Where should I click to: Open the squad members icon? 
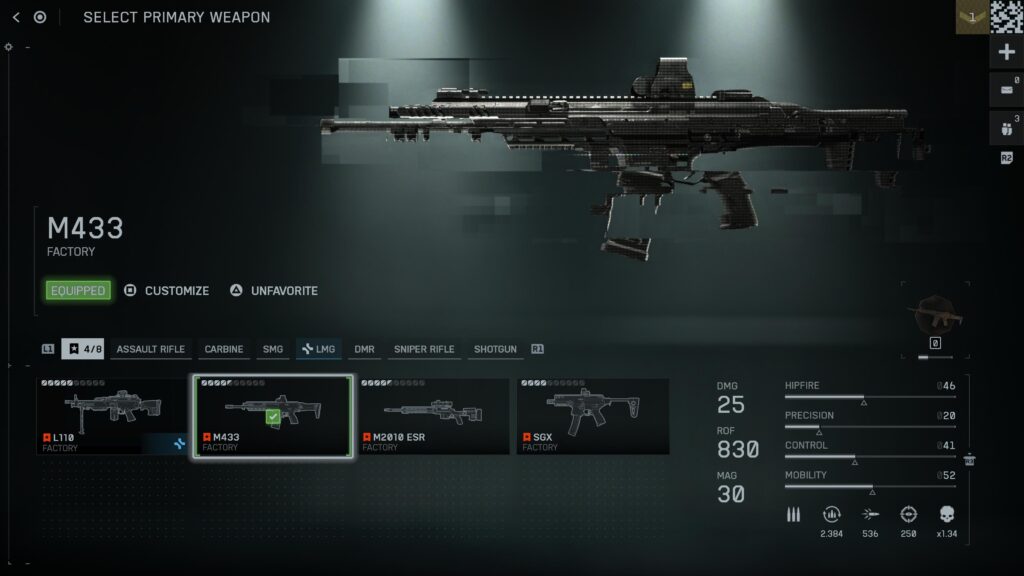coord(1006,128)
